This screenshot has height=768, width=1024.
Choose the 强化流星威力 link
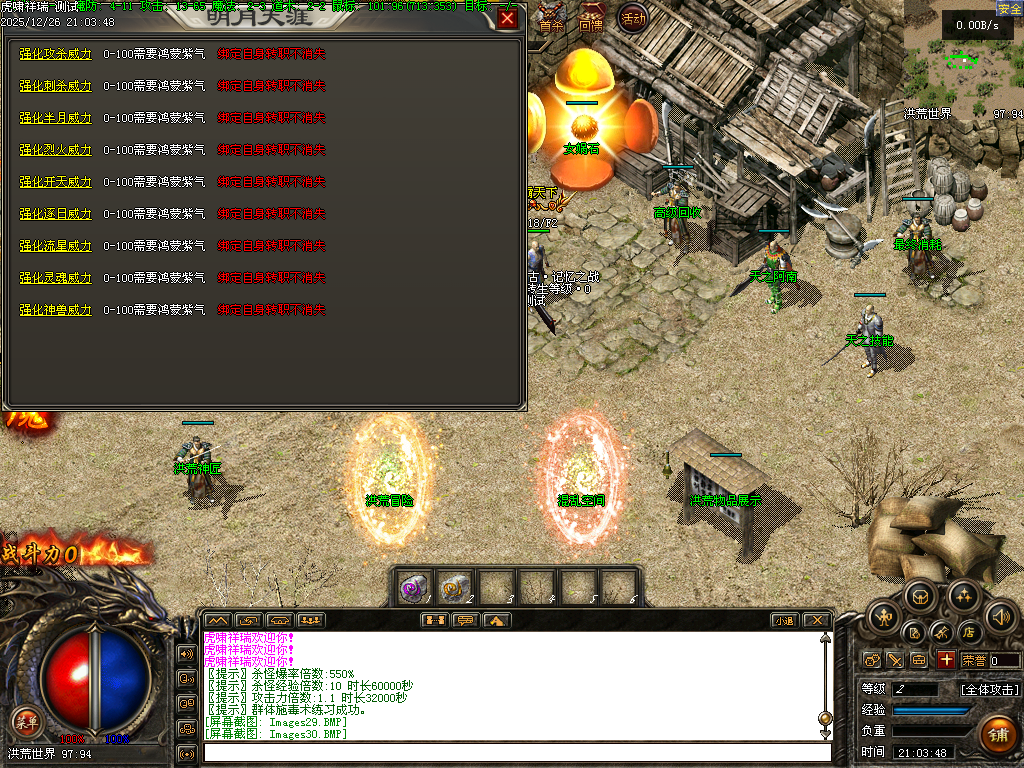click(x=56, y=246)
